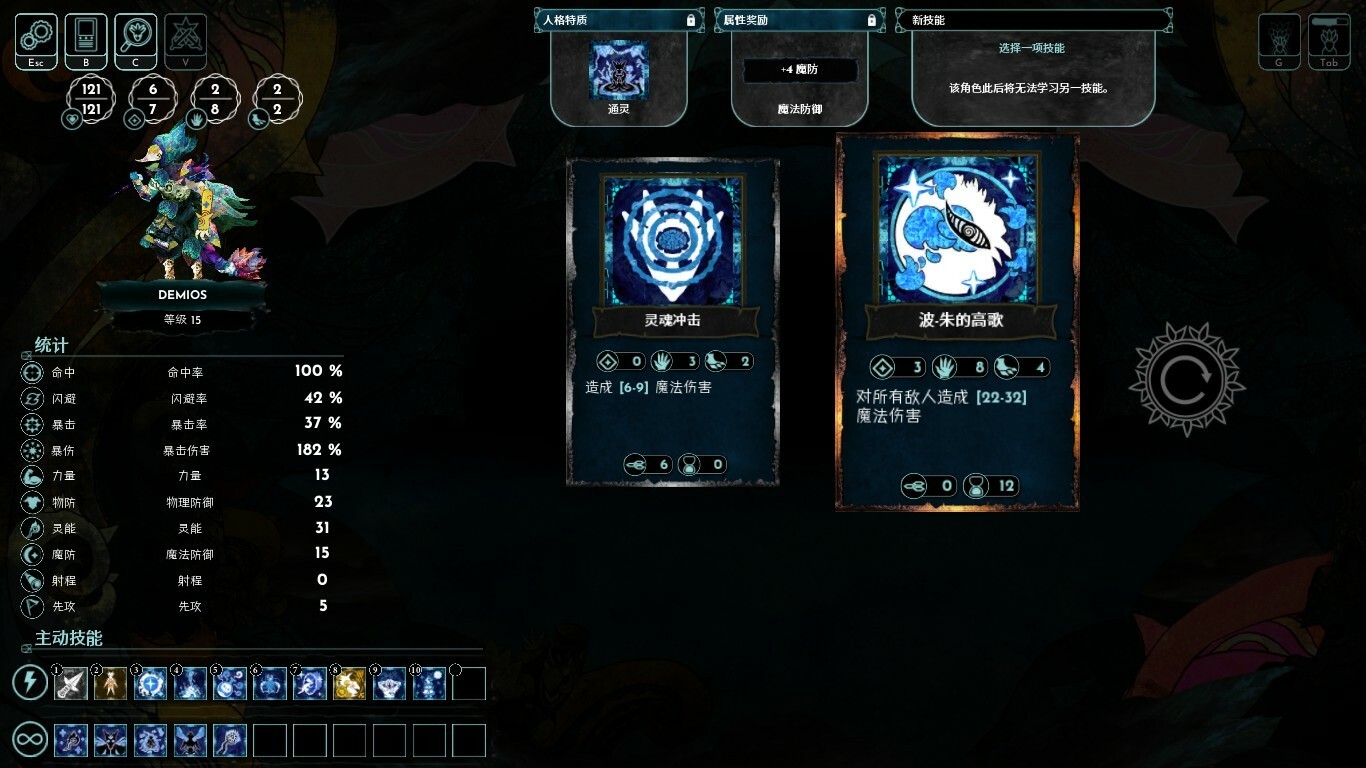Click the infinity passive skills icon

point(30,741)
